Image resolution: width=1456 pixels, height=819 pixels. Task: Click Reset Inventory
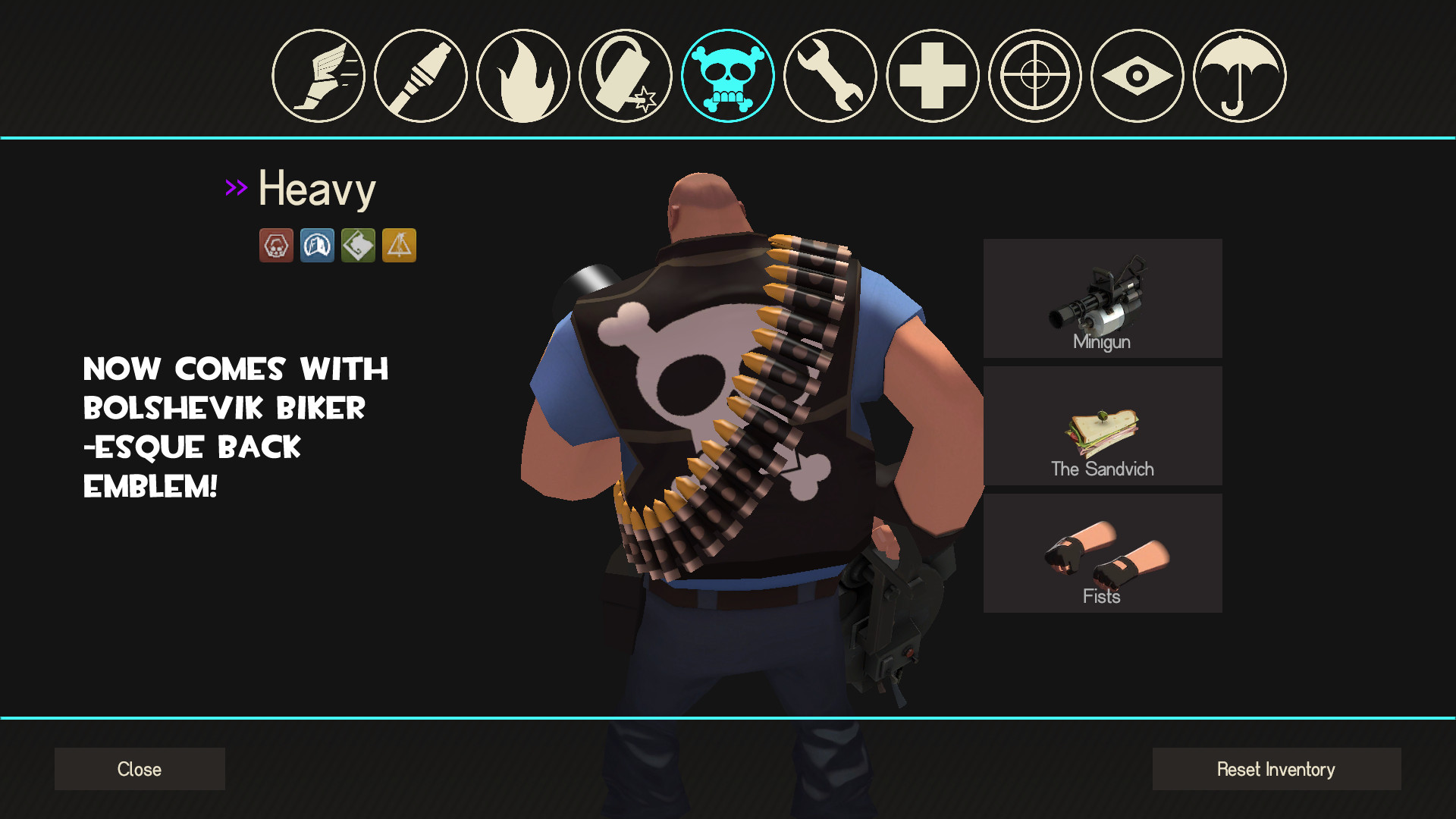pos(1276,769)
